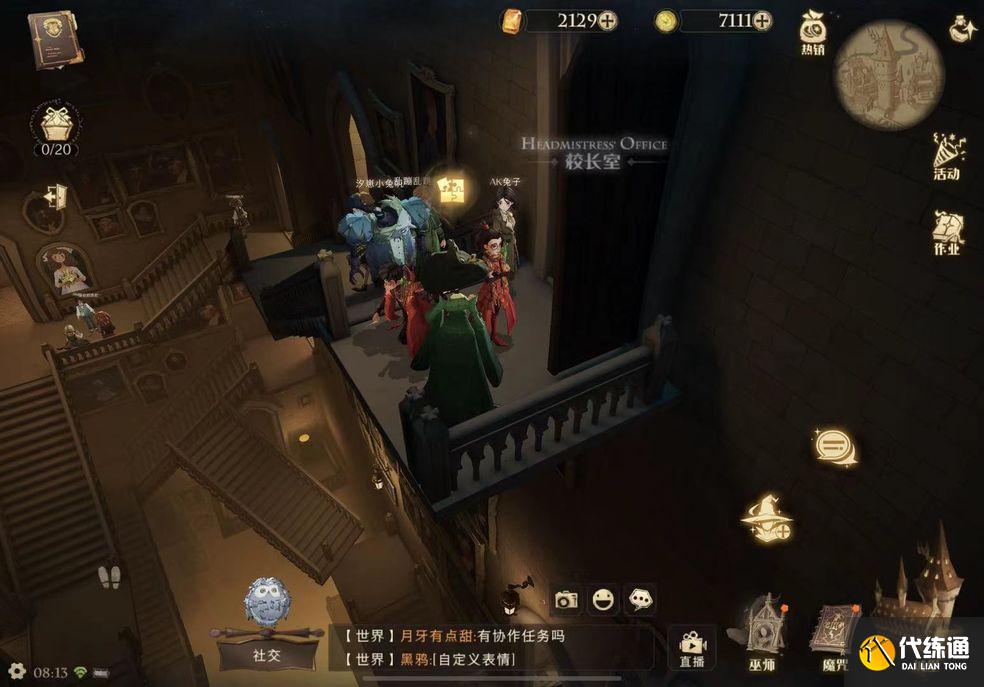Add more gold coin currency

[x=762, y=20]
